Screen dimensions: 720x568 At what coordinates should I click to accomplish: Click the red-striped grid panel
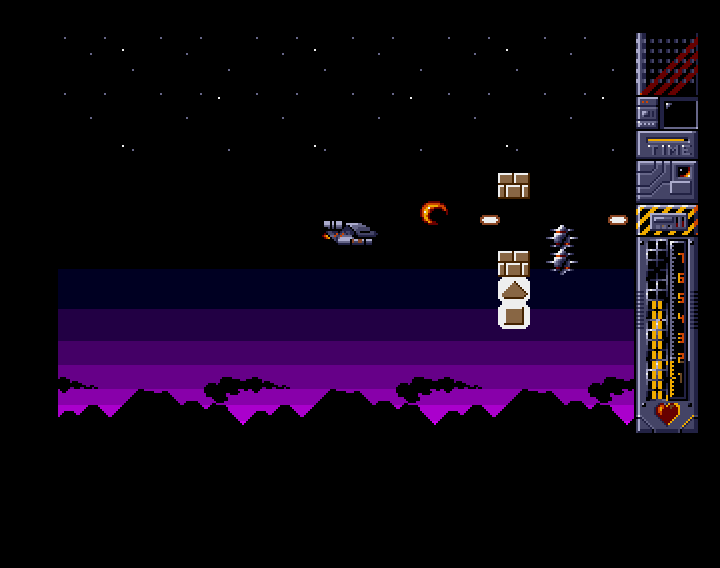669,66
